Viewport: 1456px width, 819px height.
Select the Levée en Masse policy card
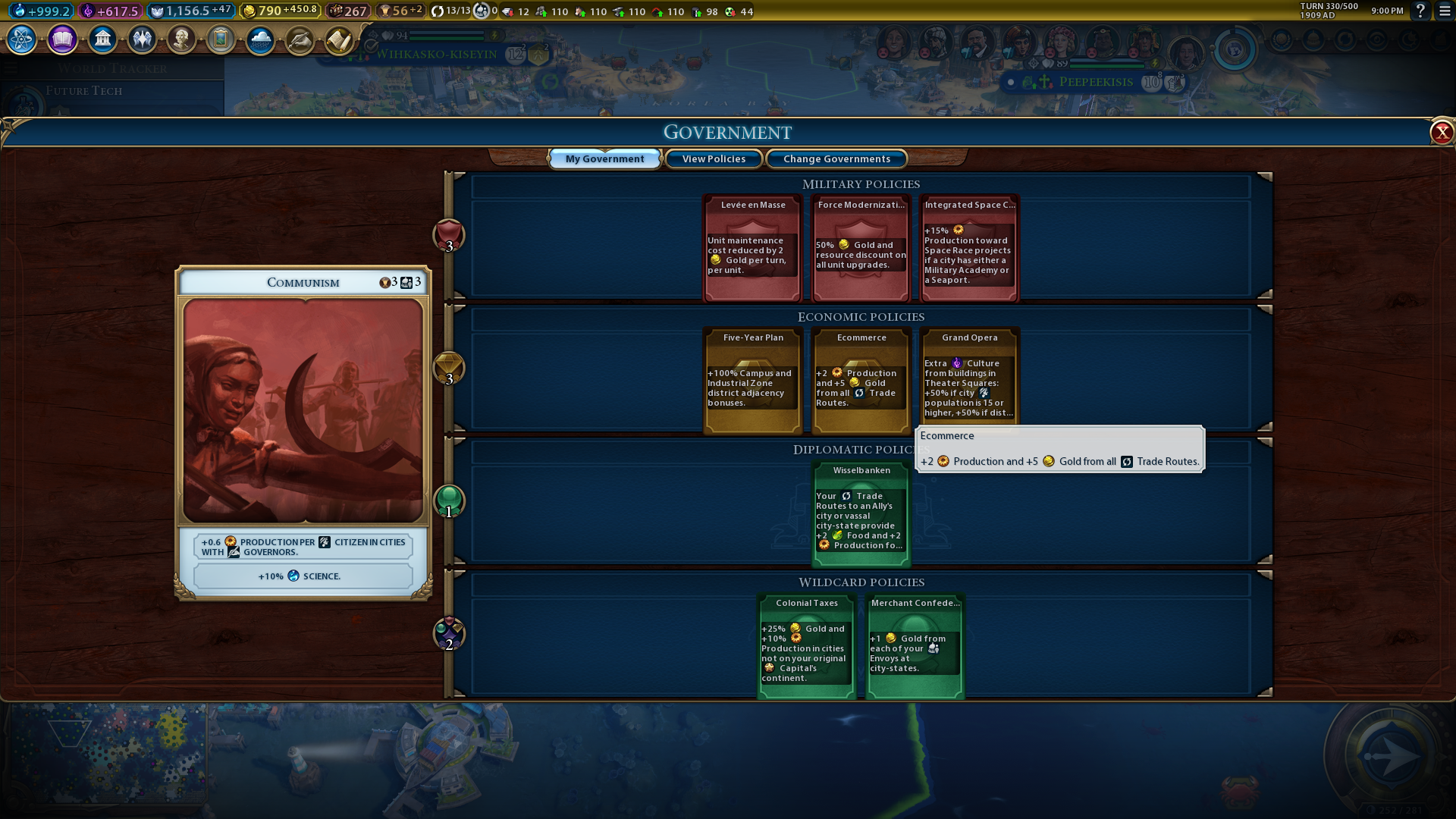click(752, 248)
